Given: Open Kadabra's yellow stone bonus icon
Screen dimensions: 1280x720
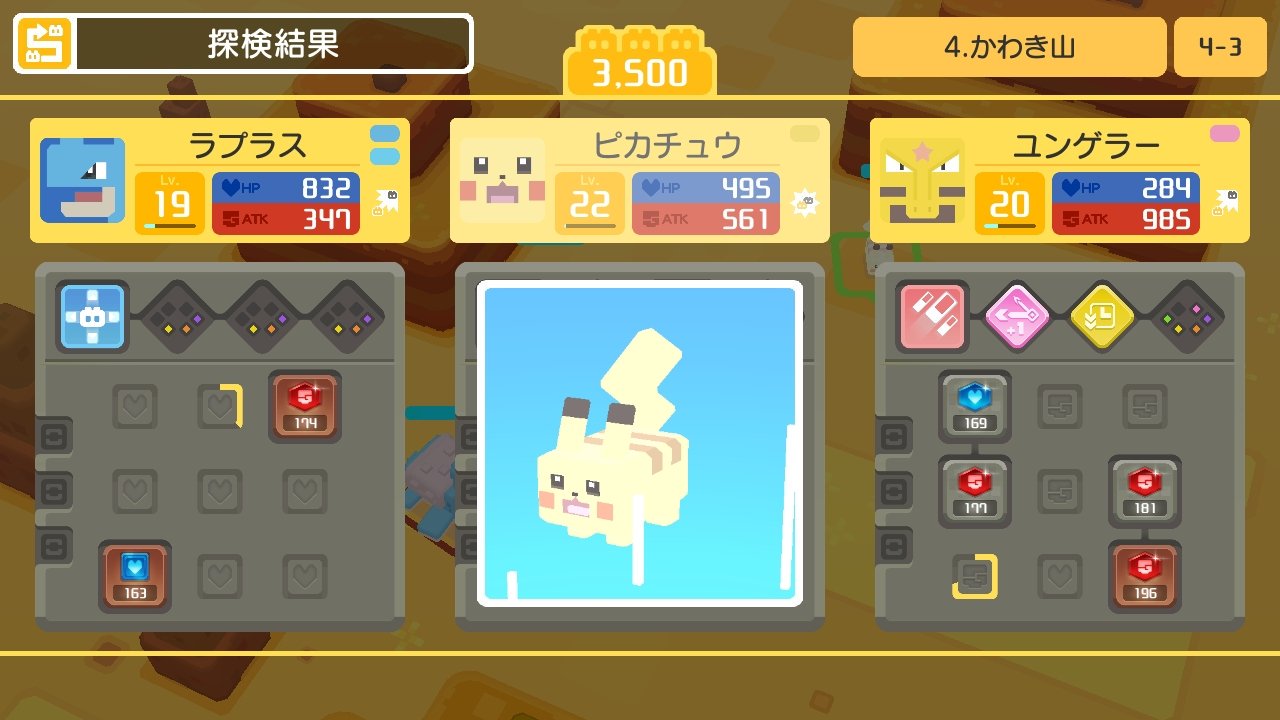Looking at the screenshot, I should 1102,317.
